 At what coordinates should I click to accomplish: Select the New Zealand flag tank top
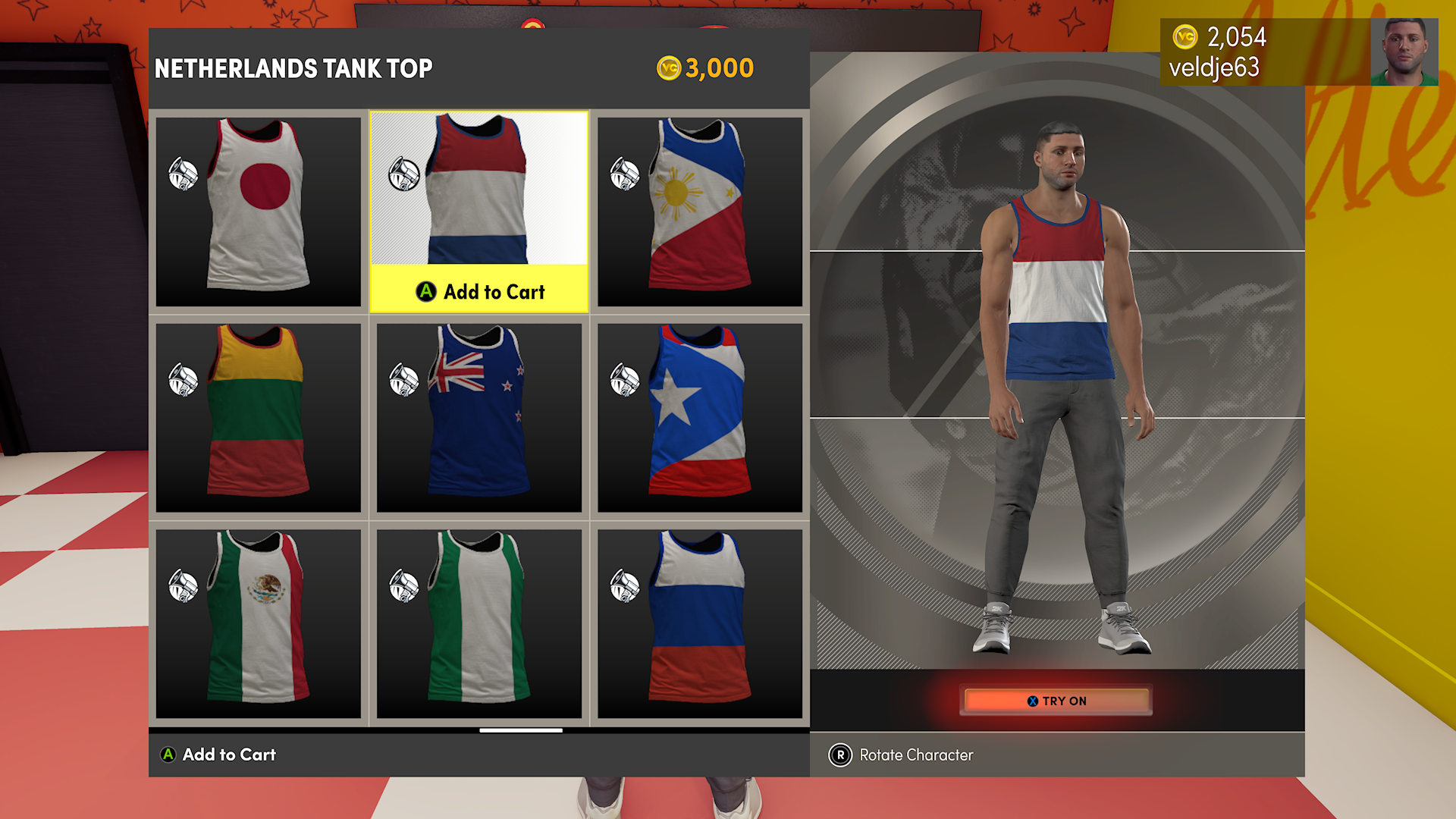(x=479, y=417)
